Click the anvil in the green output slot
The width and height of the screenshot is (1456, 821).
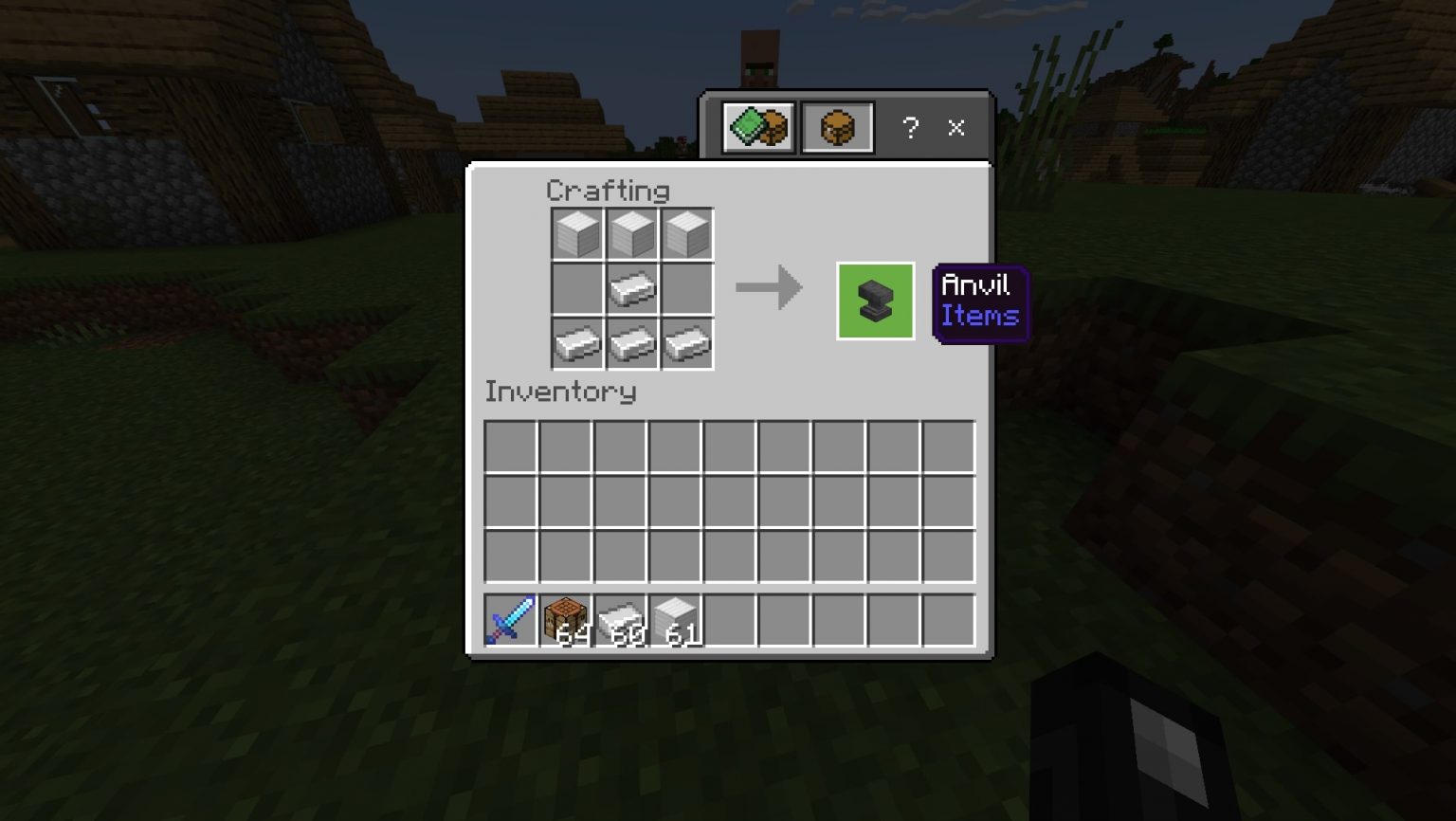click(874, 301)
